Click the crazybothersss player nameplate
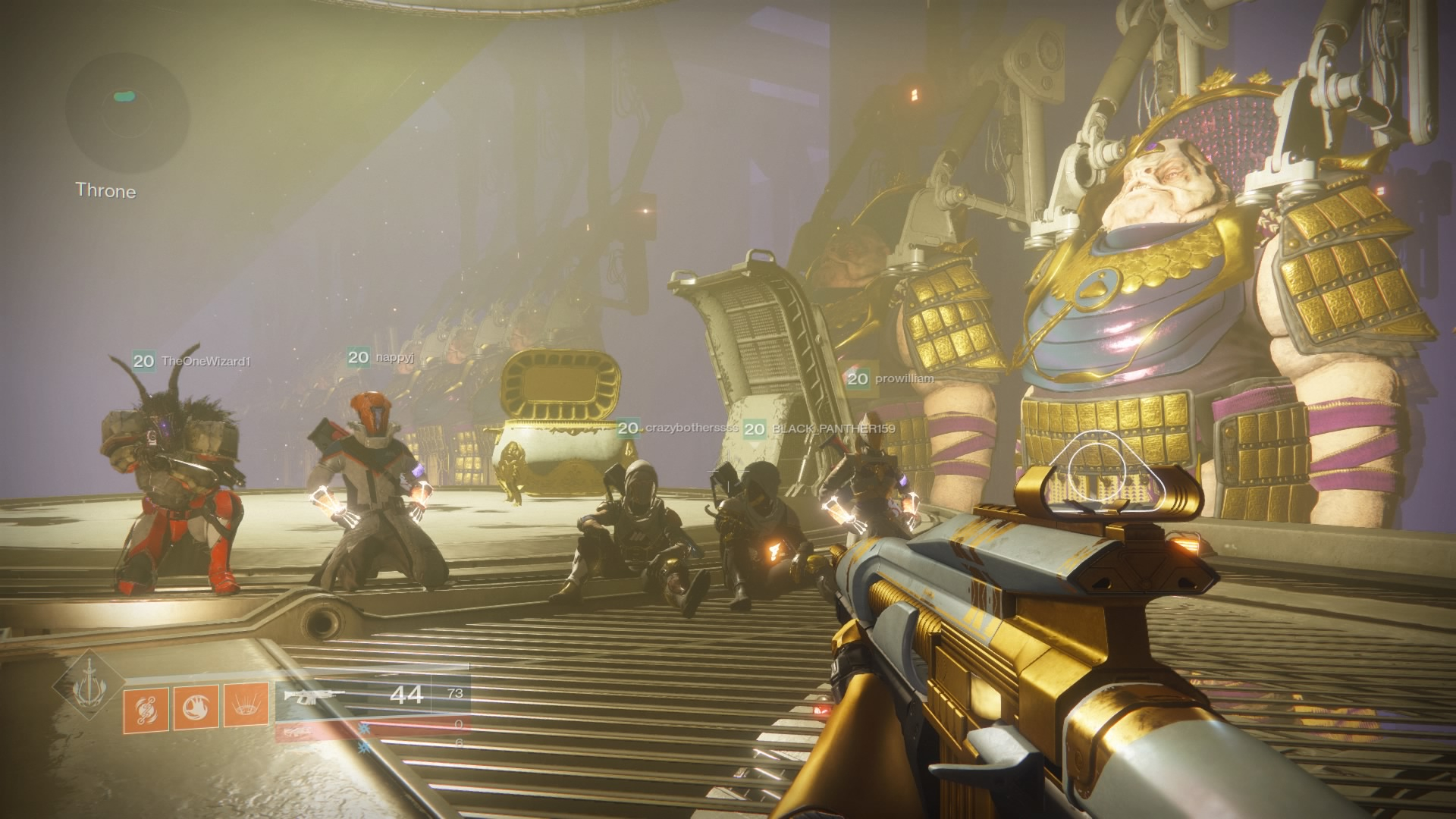The image size is (1456, 819). tap(678, 428)
